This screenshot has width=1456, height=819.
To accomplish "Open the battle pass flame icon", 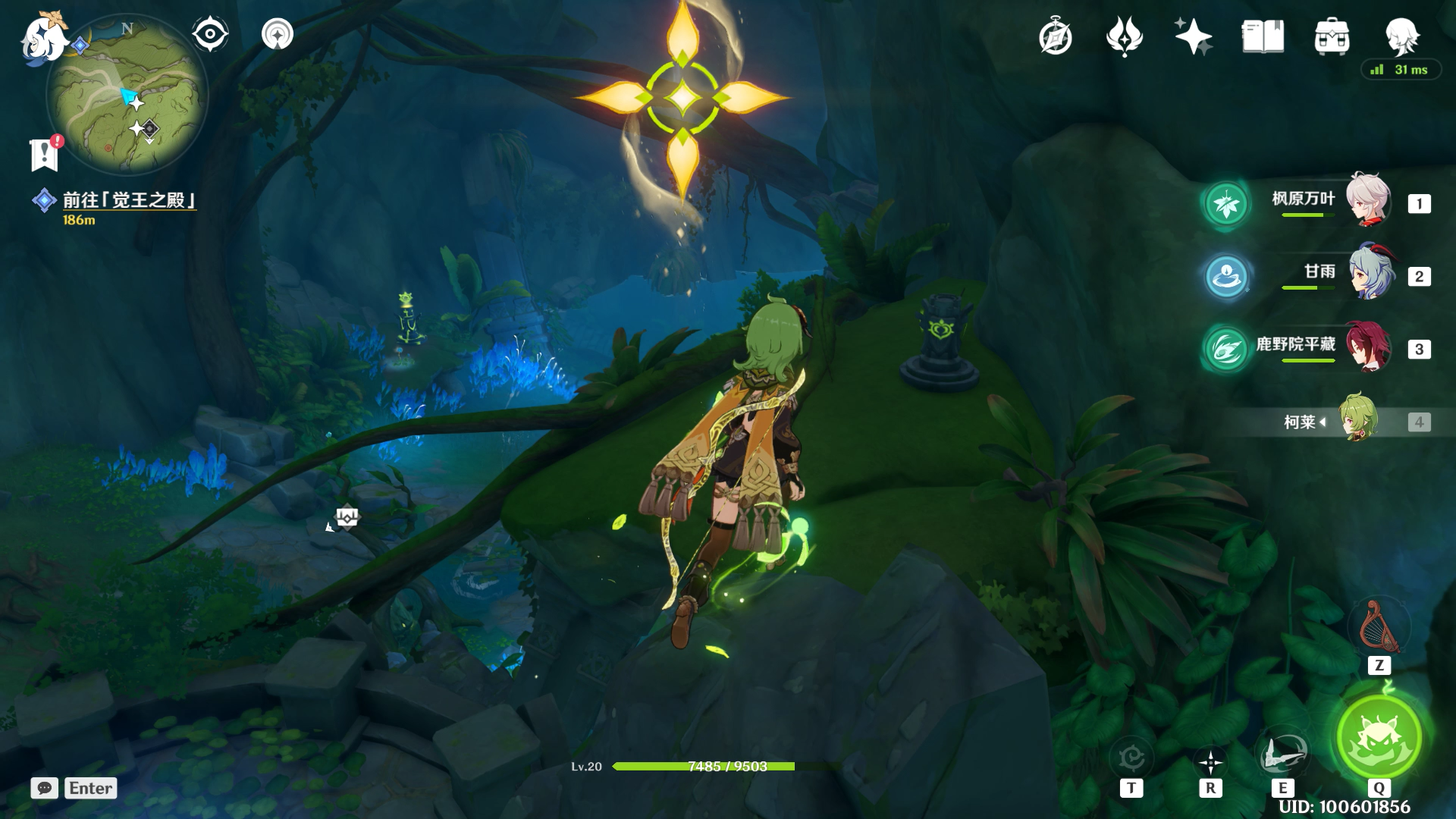I will (1125, 36).
